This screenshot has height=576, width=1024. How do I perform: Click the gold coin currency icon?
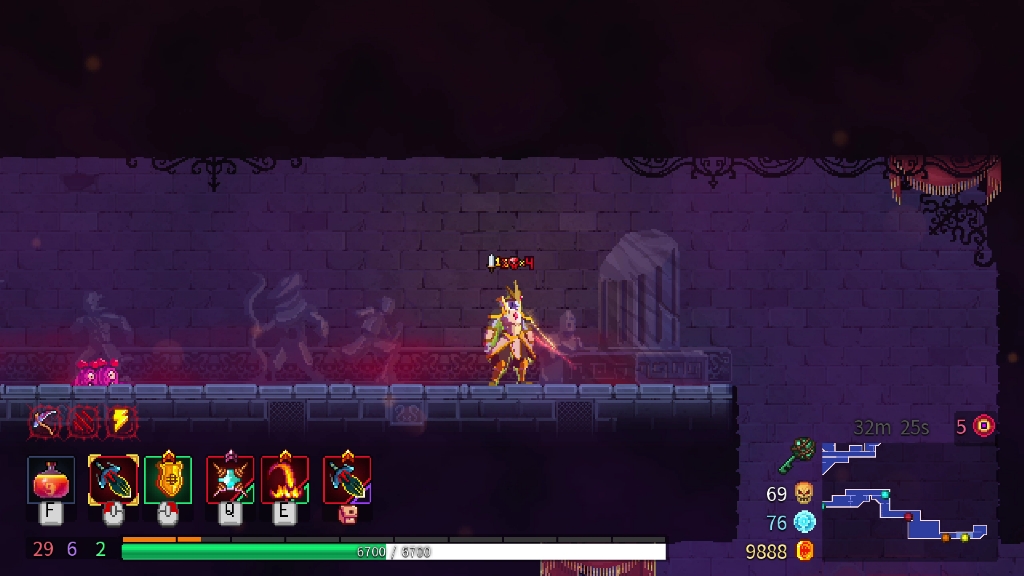pyautogui.click(x=804, y=551)
